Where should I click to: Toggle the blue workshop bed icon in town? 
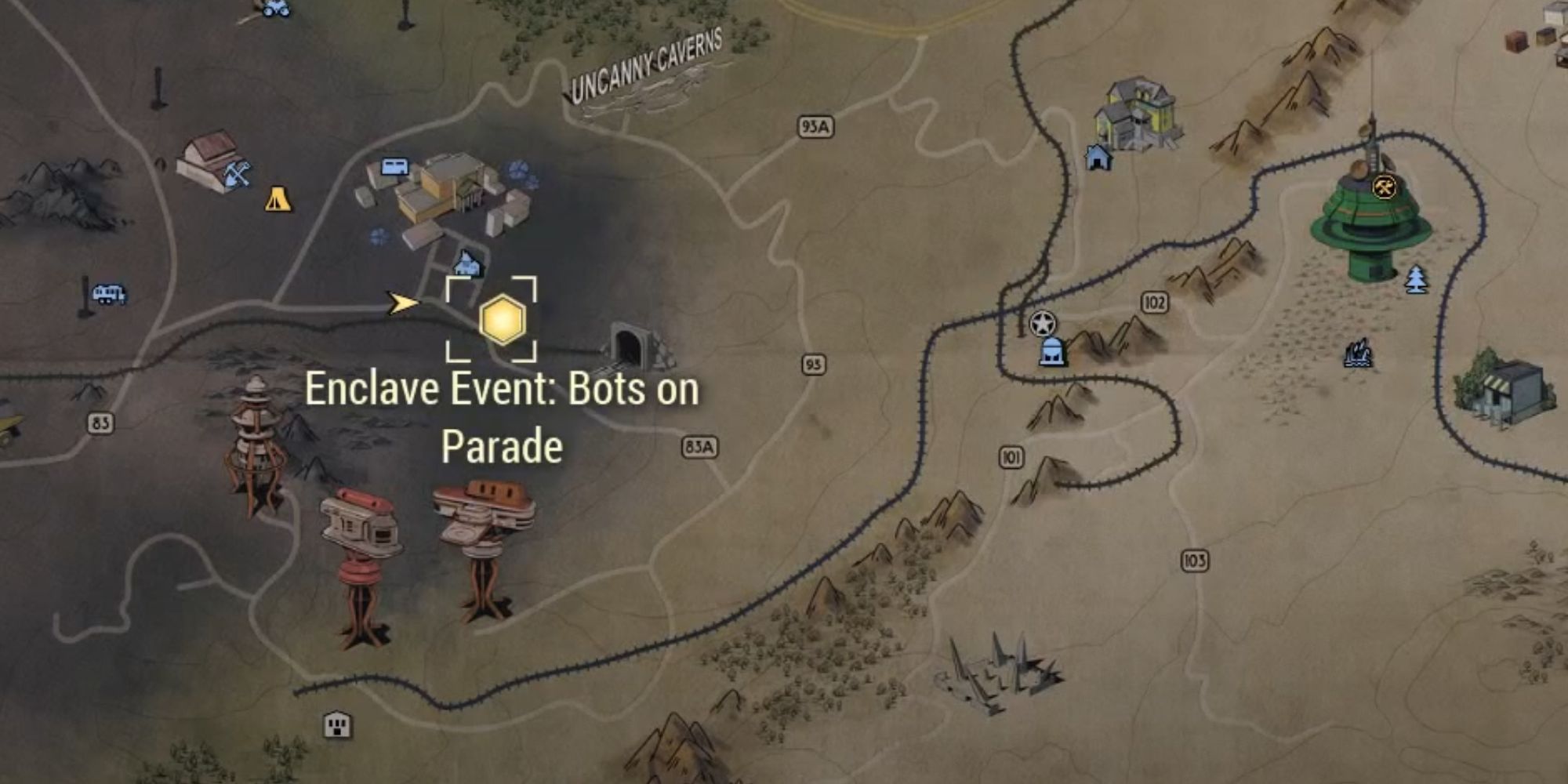[x=394, y=165]
